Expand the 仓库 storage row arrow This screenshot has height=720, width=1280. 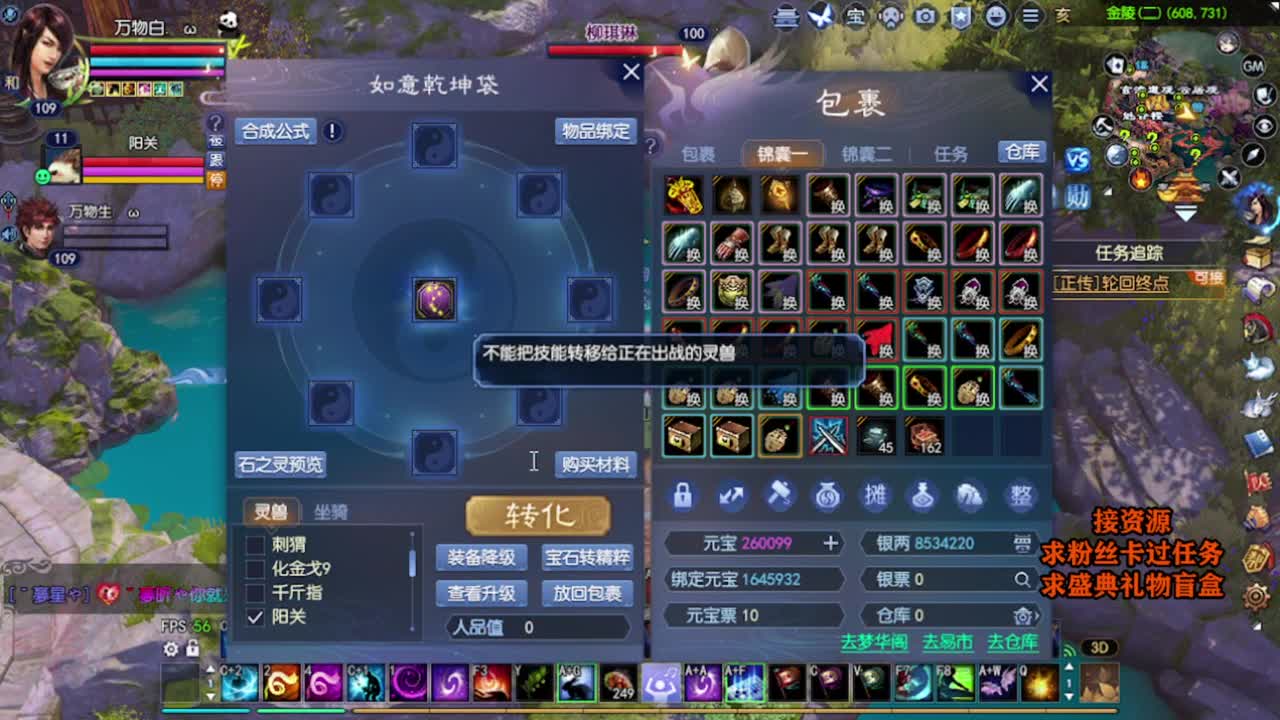click(1037, 617)
